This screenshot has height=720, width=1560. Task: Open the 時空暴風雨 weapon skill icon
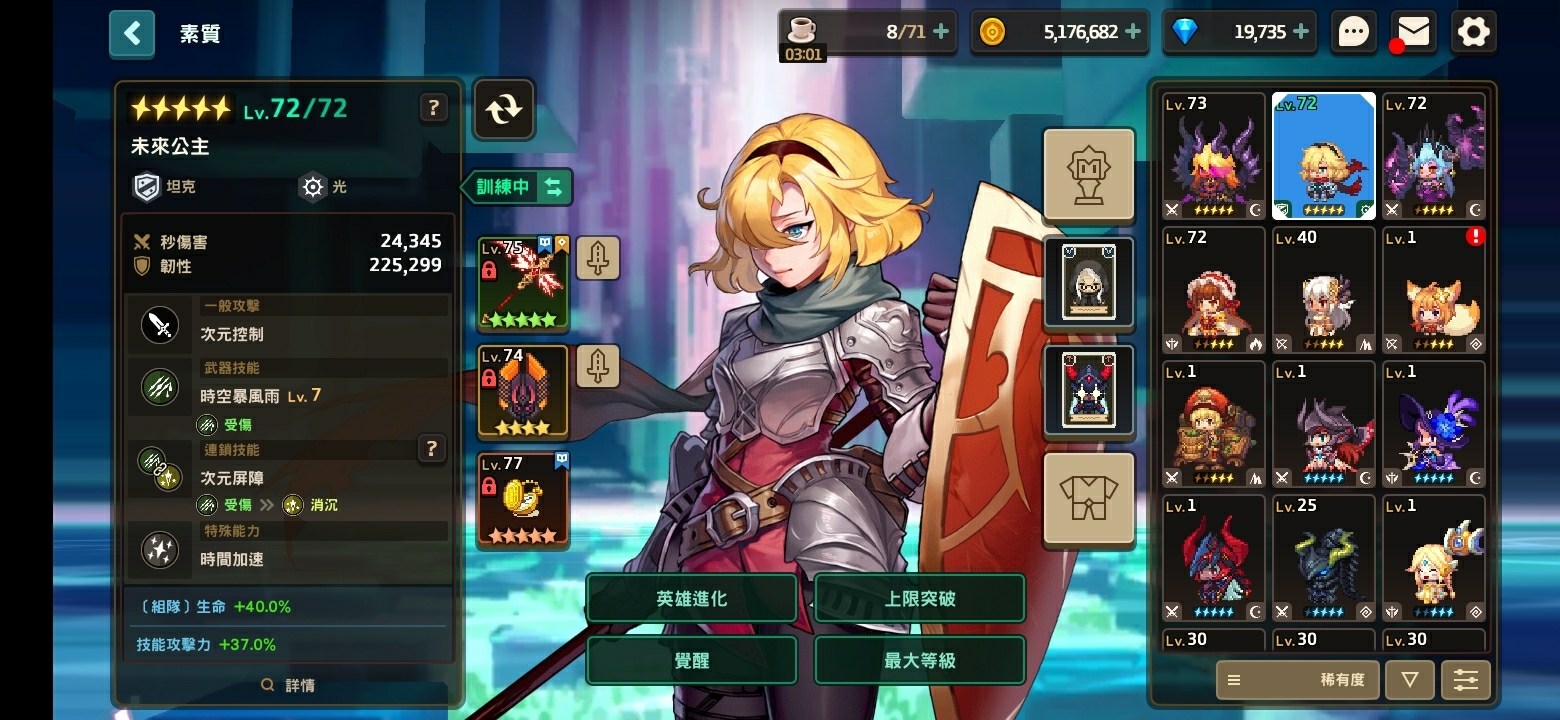pyautogui.click(x=160, y=388)
